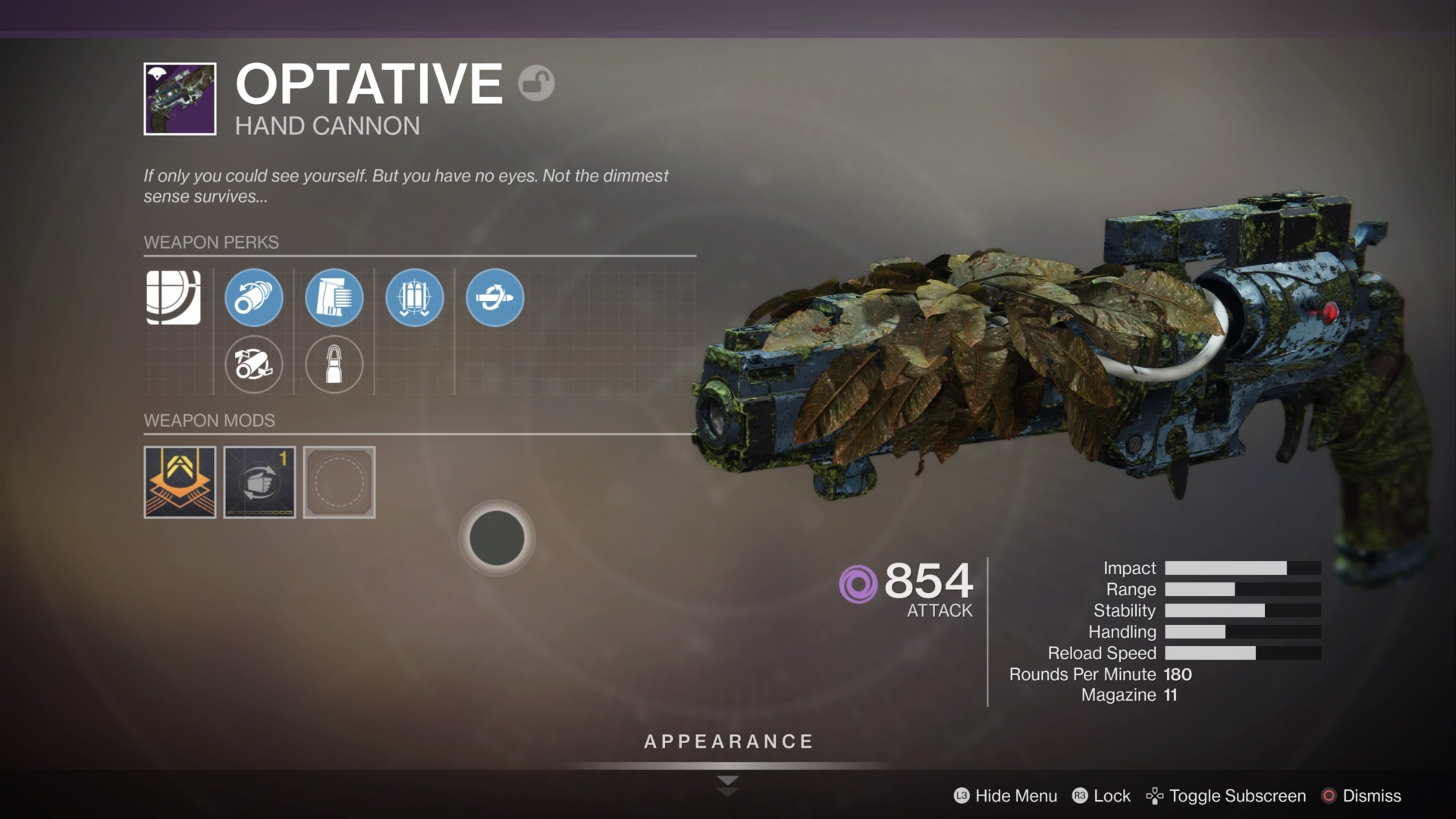Image resolution: width=1456 pixels, height=819 pixels.
Task: Toggle the padlock icon beside Optative title
Action: (x=536, y=83)
